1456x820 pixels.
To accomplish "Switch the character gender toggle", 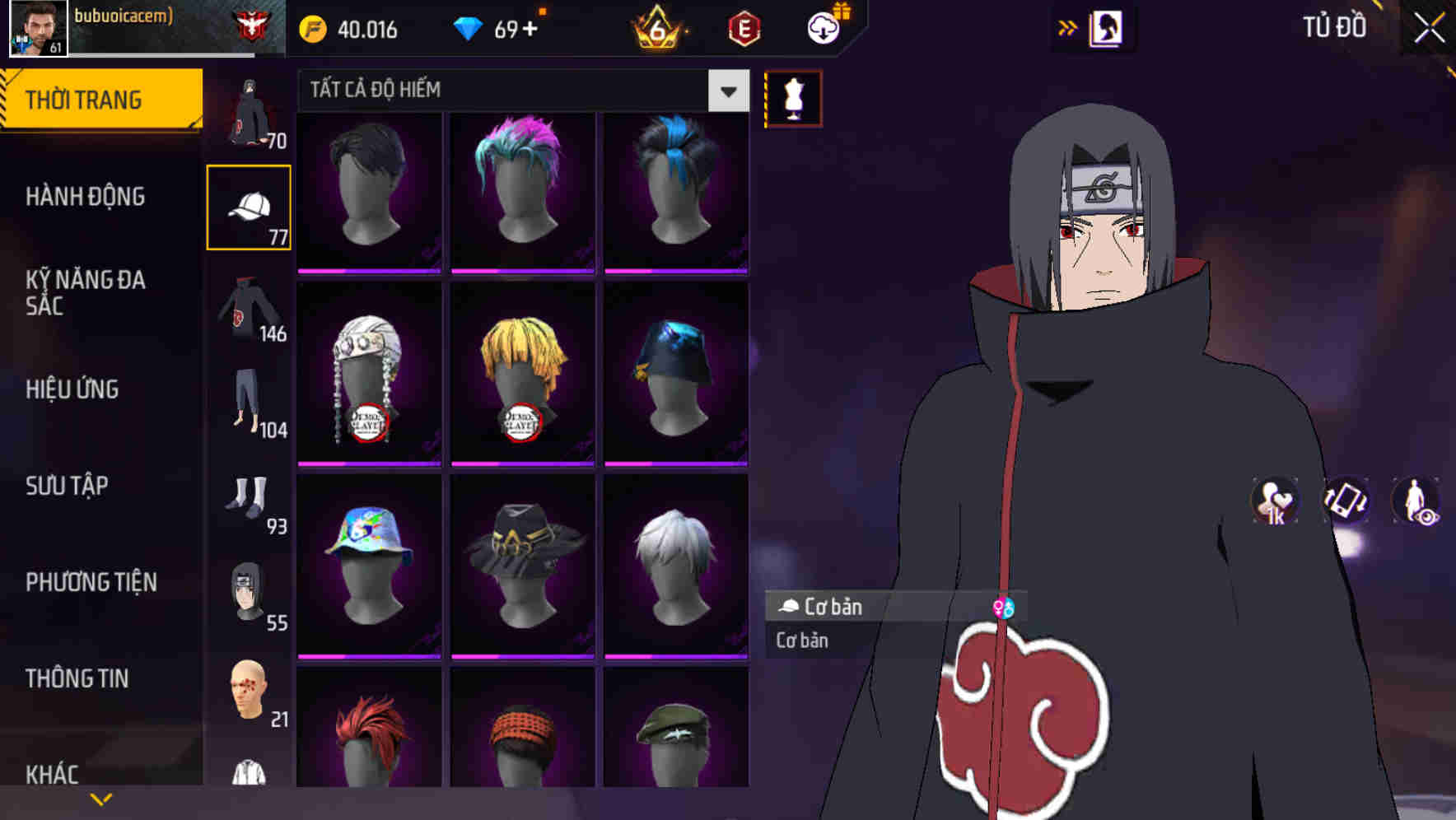I will click(x=1004, y=607).
